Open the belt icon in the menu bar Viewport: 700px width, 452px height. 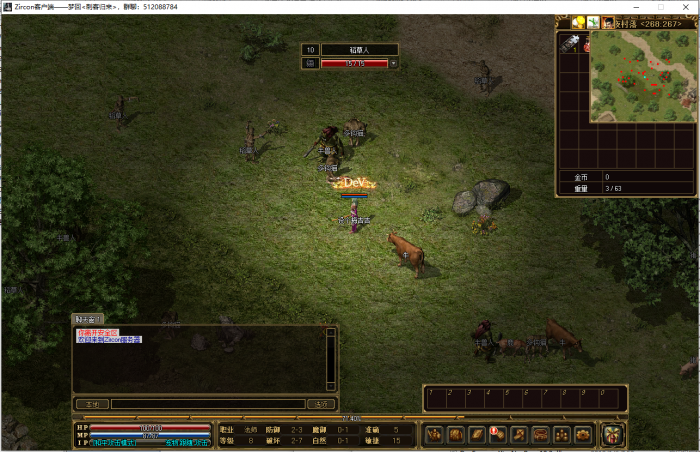coord(541,435)
